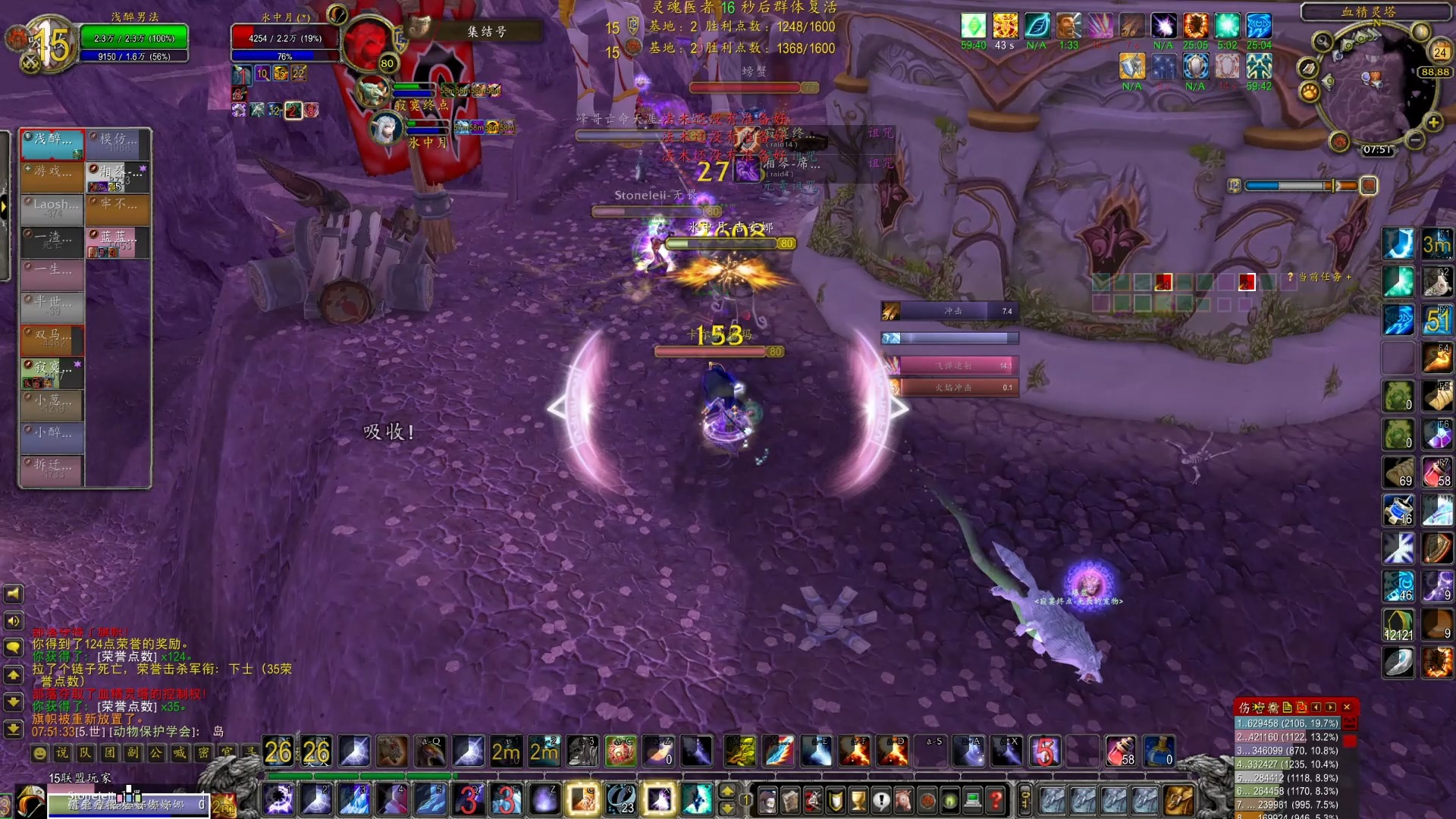Open the red question mark help menu

pos(996,799)
